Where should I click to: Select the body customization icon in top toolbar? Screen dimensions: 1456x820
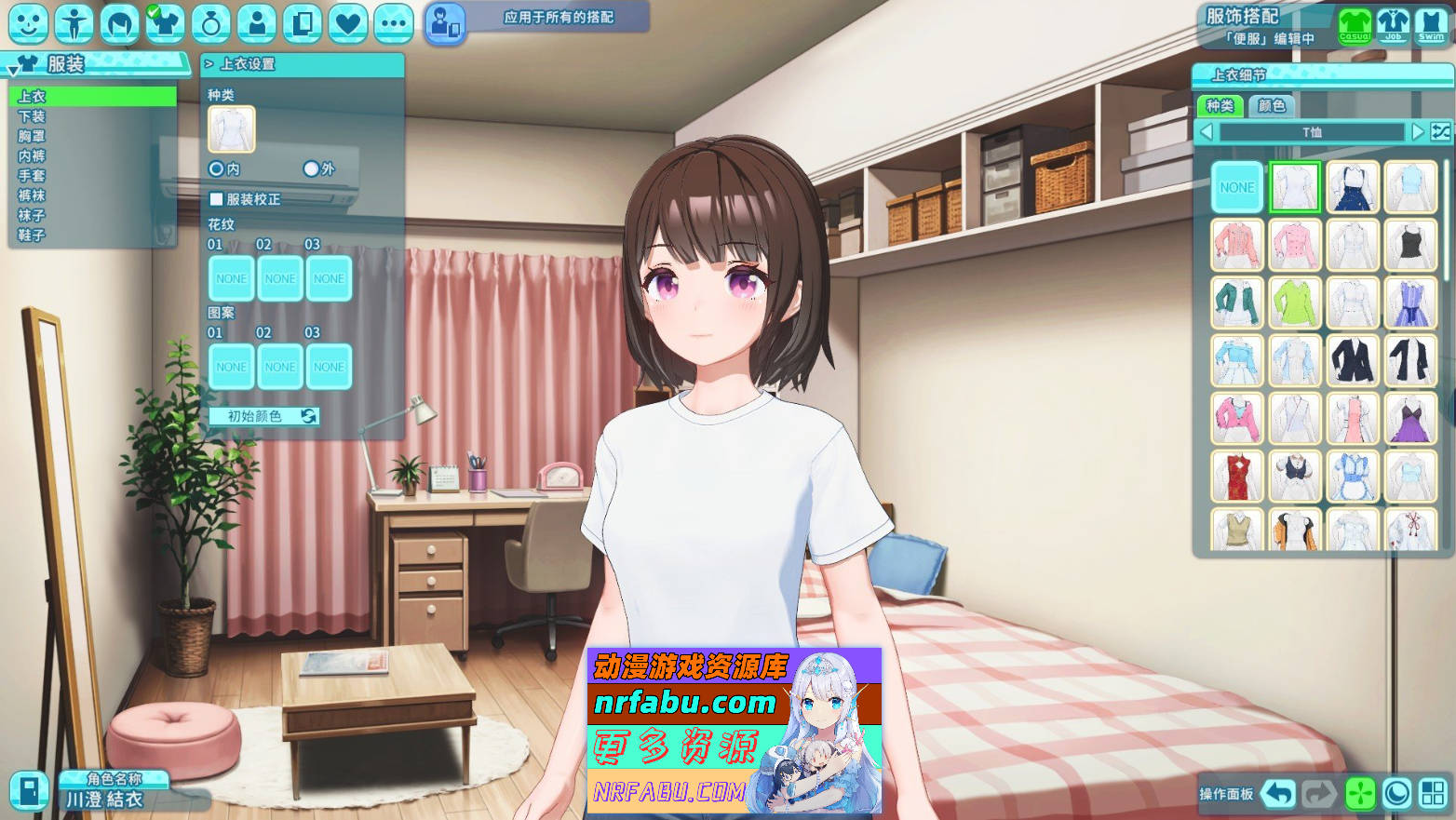[74, 24]
